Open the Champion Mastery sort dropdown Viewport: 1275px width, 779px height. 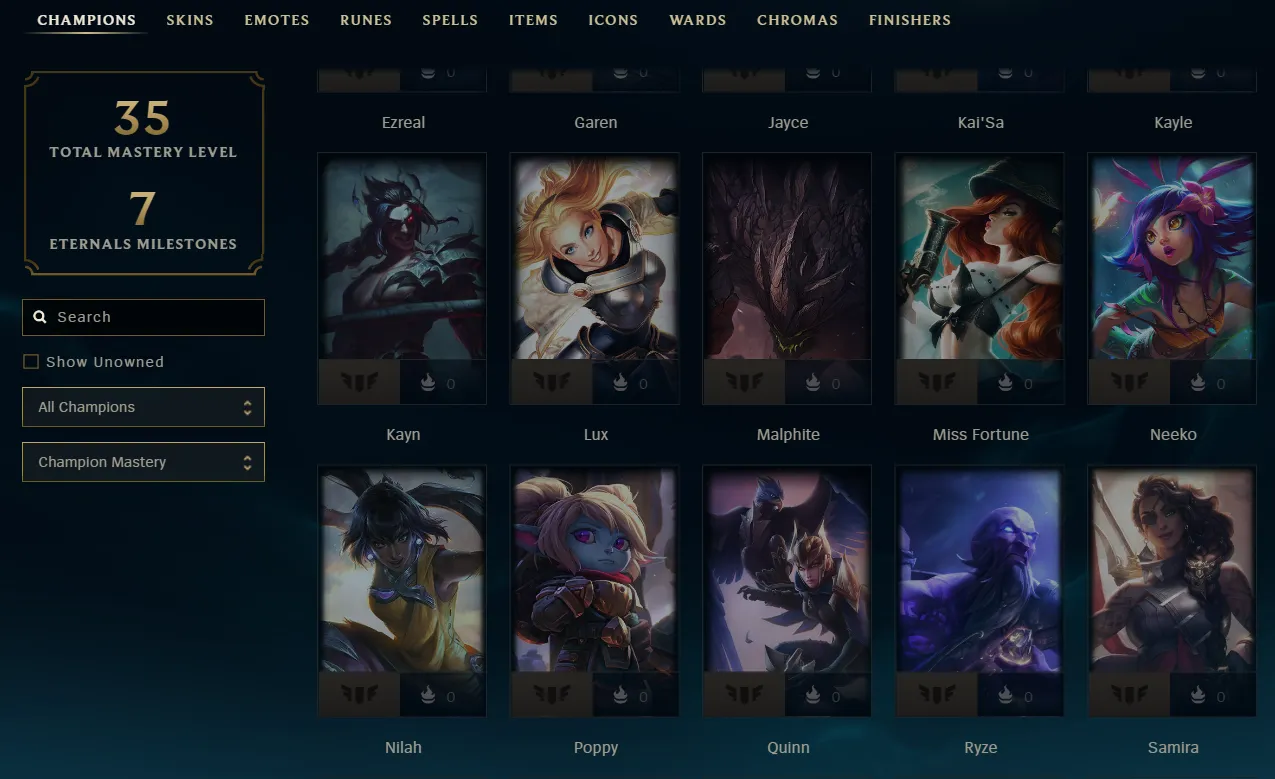(144, 462)
